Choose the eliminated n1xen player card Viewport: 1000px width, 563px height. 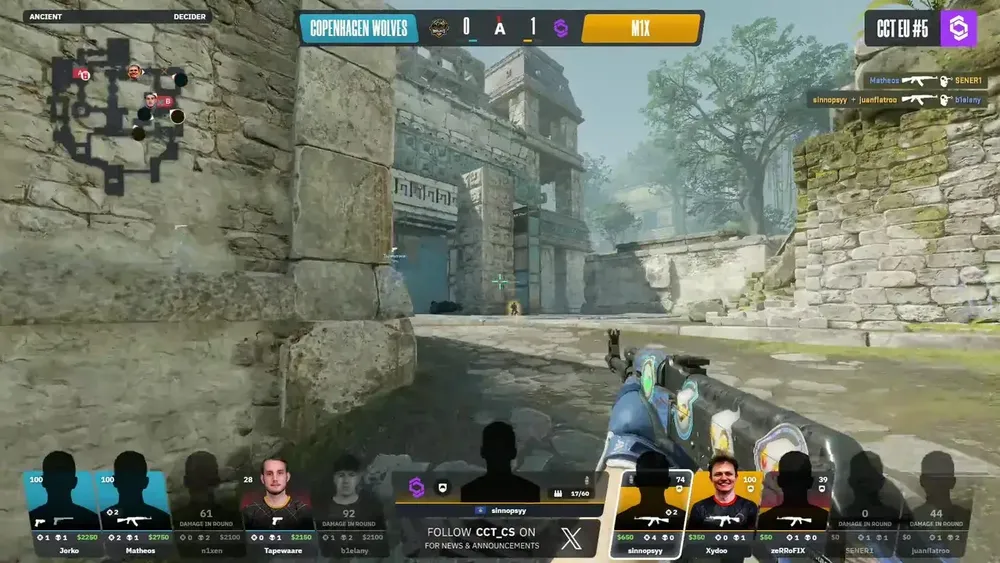click(206, 505)
